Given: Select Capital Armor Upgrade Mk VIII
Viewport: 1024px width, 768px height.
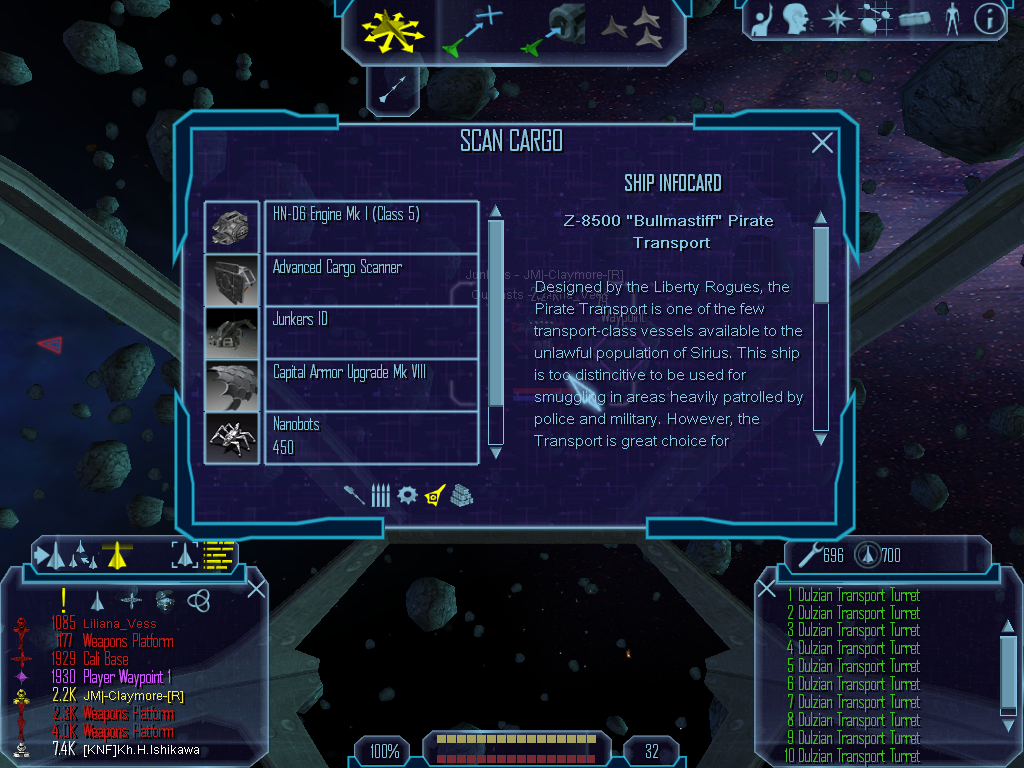Looking at the screenshot, I should (371, 384).
